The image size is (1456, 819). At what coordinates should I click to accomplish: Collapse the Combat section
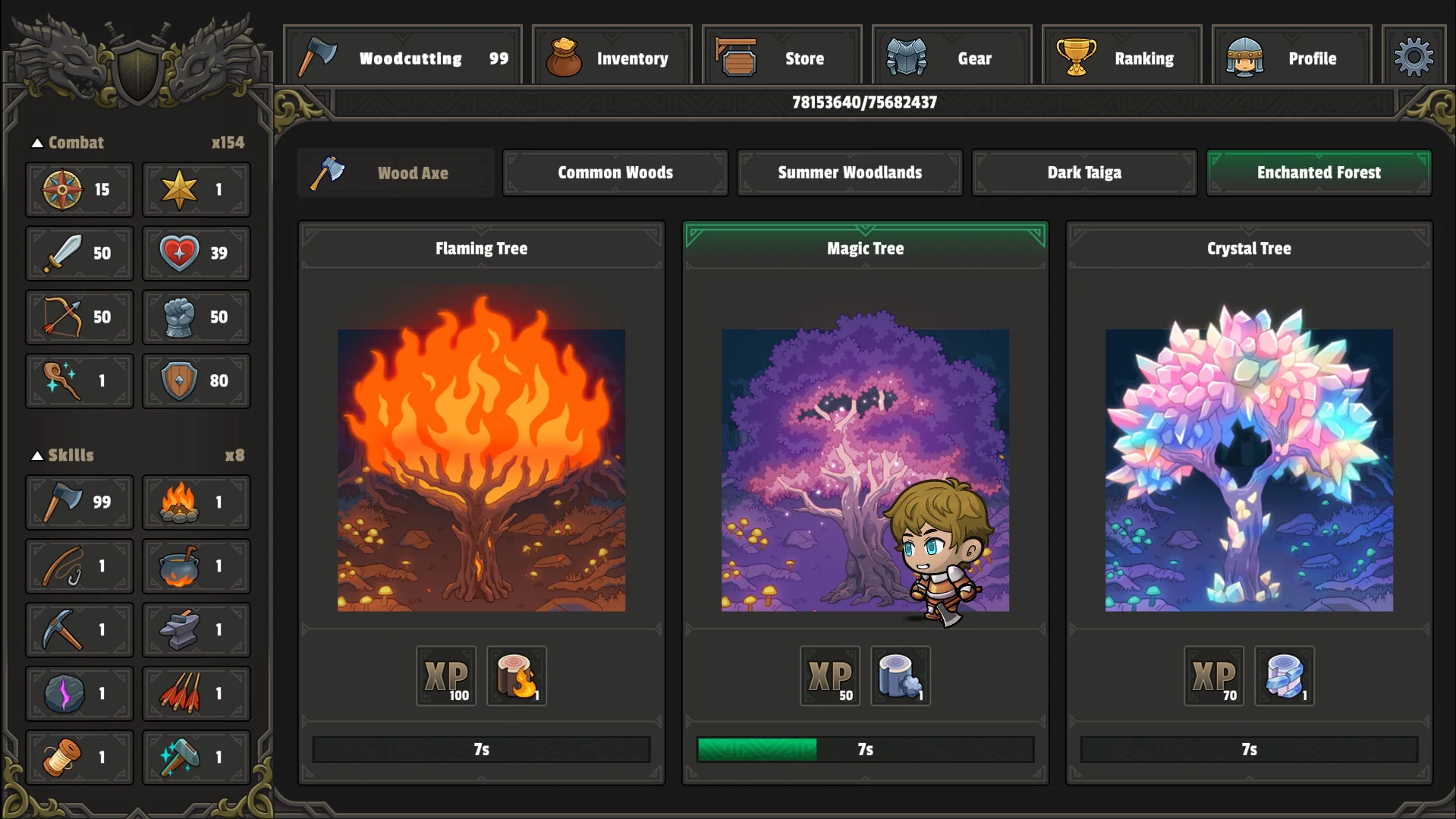[x=37, y=143]
